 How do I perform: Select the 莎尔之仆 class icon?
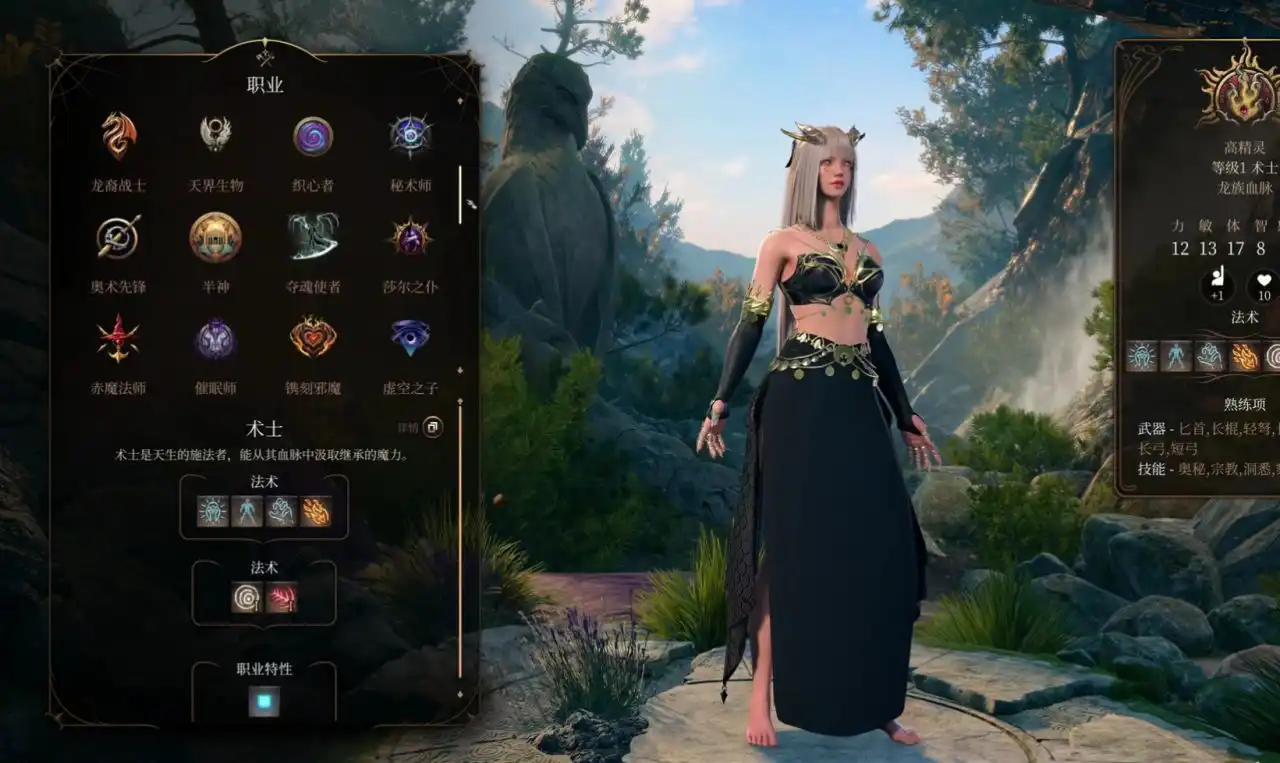[x=410, y=237]
